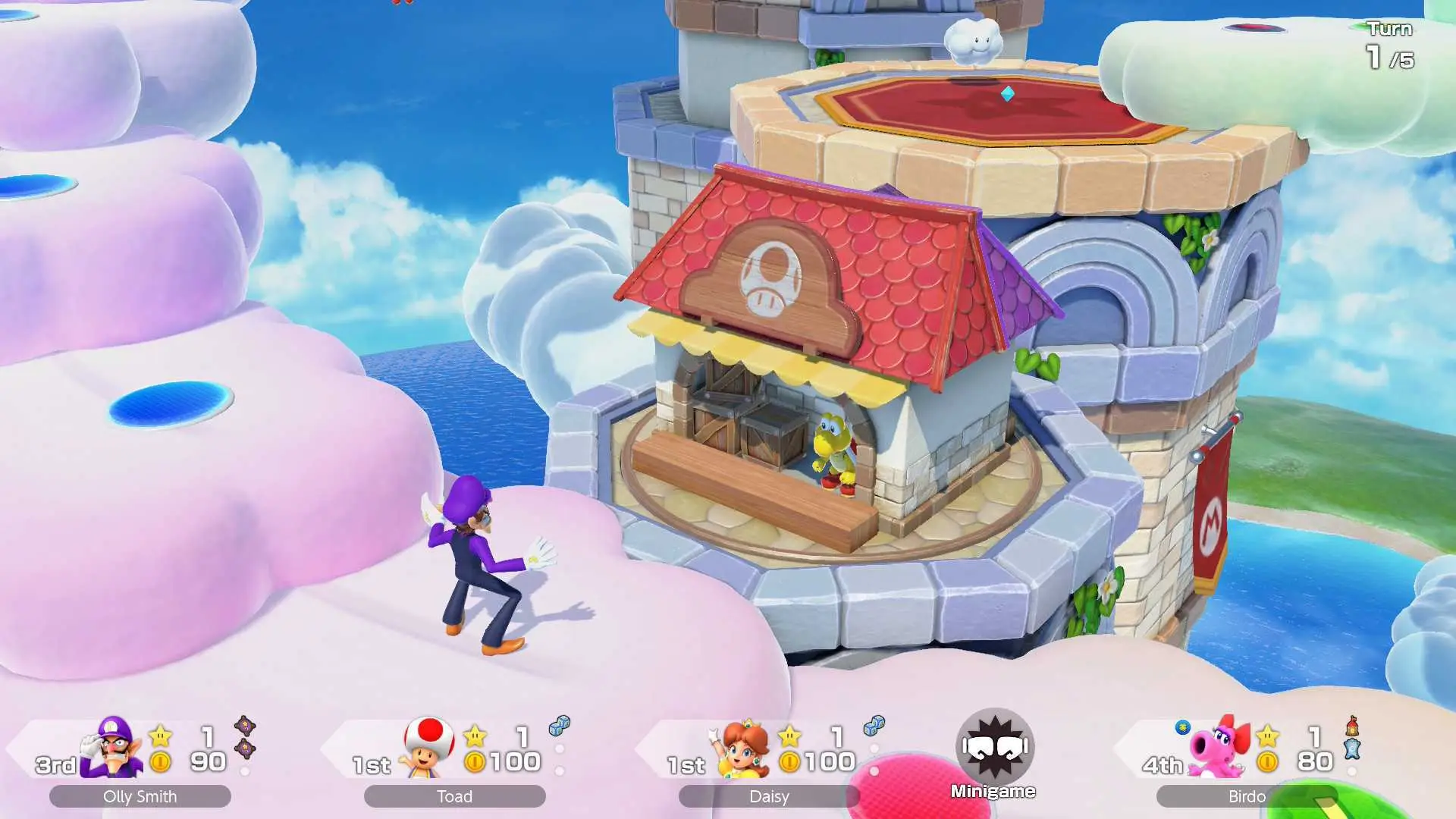Select Birdo's player portrait
Viewport: 1456px width, 819px height.
[1219, 747]
